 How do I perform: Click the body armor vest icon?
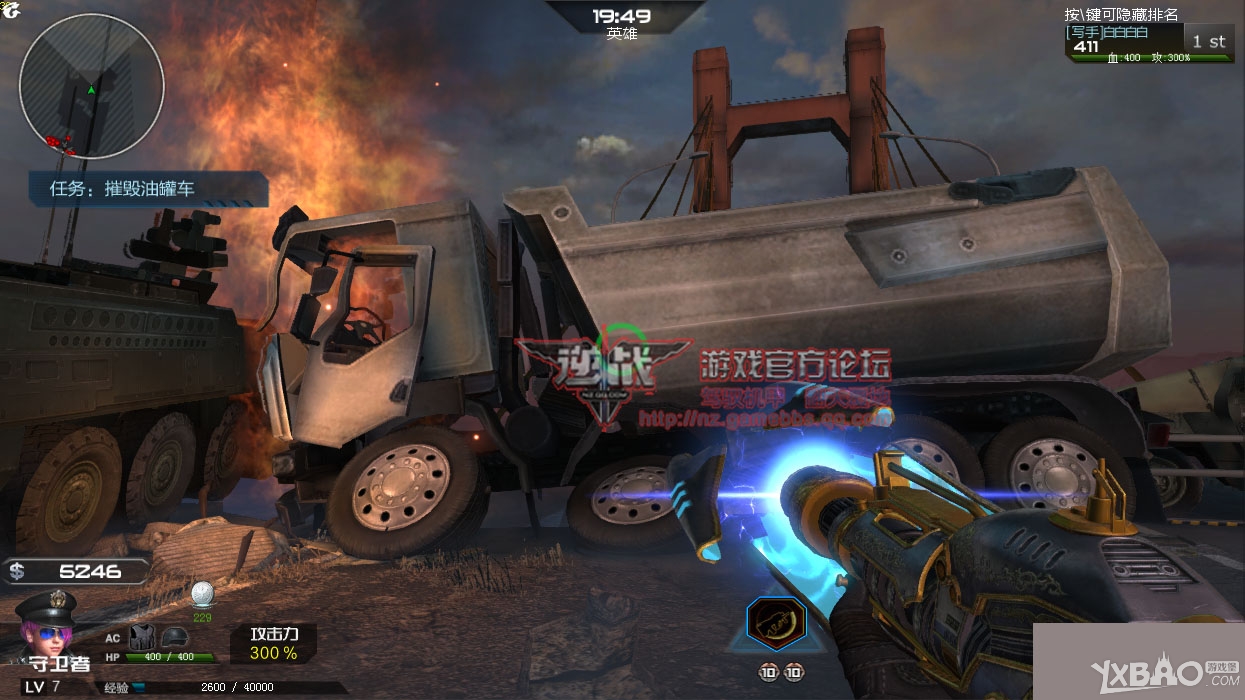pos(141,638)
